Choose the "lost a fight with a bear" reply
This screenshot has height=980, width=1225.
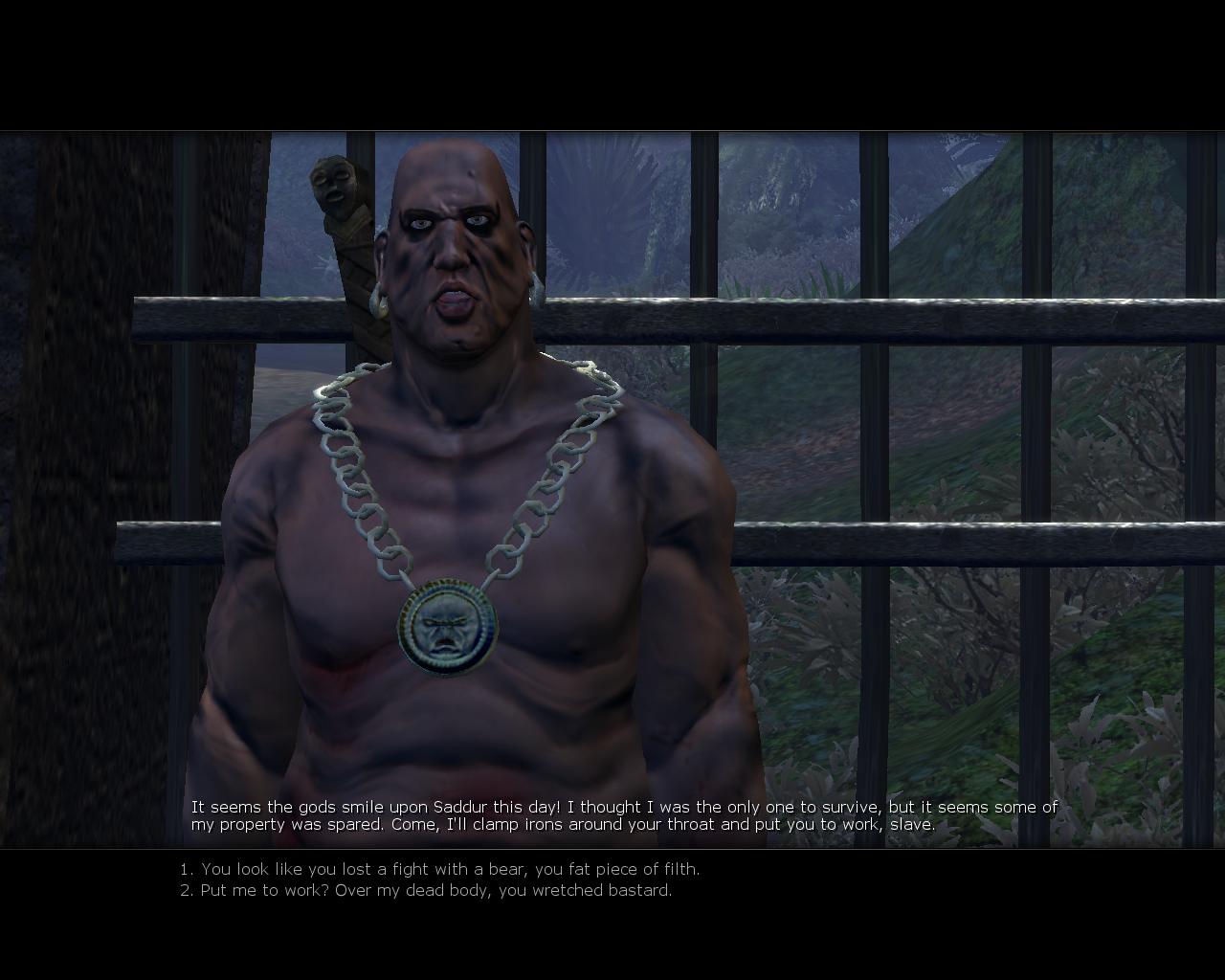(x=440, y=869)
